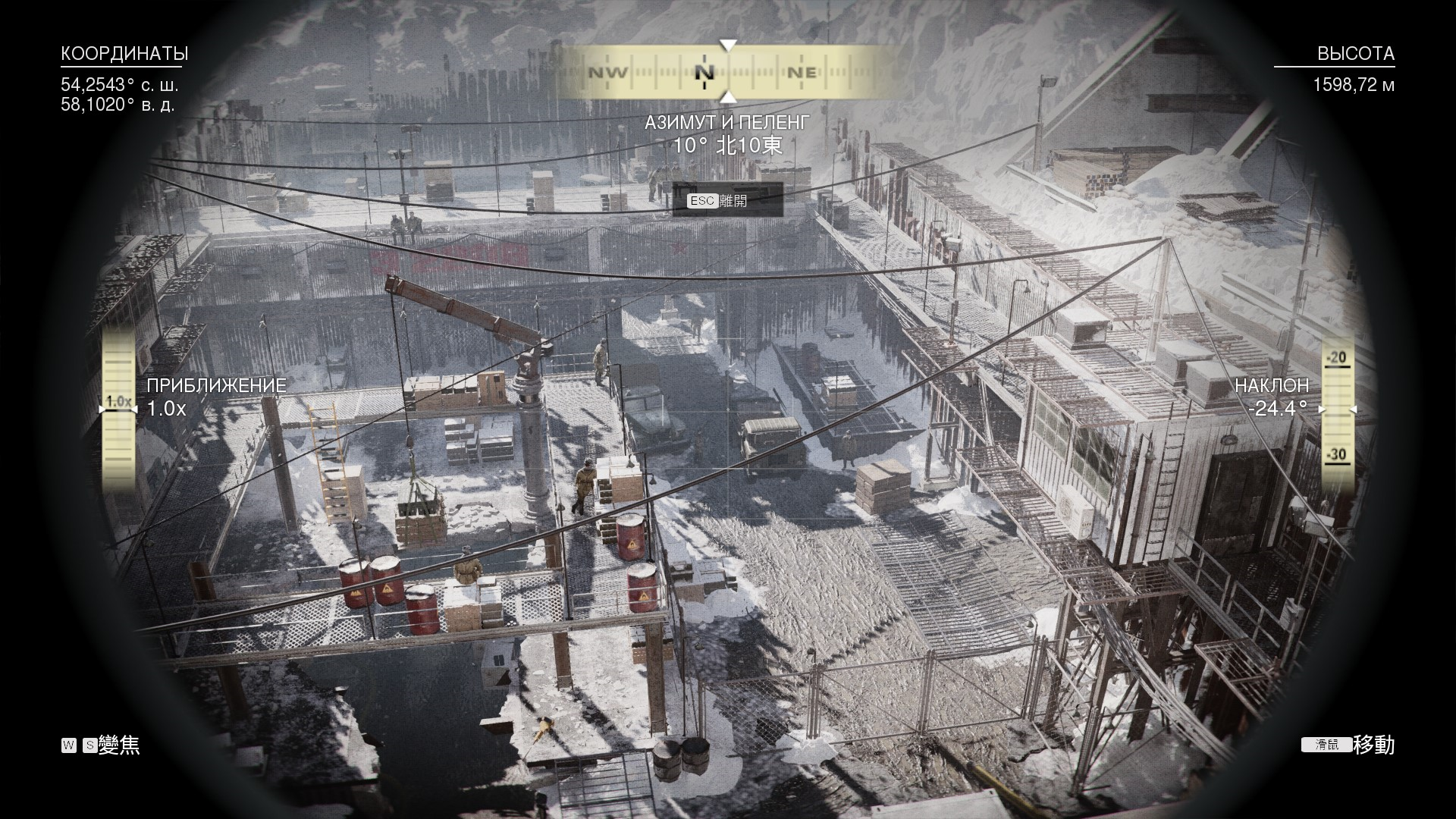
Task: Click the compass heading strip
Action: point(726,73)
